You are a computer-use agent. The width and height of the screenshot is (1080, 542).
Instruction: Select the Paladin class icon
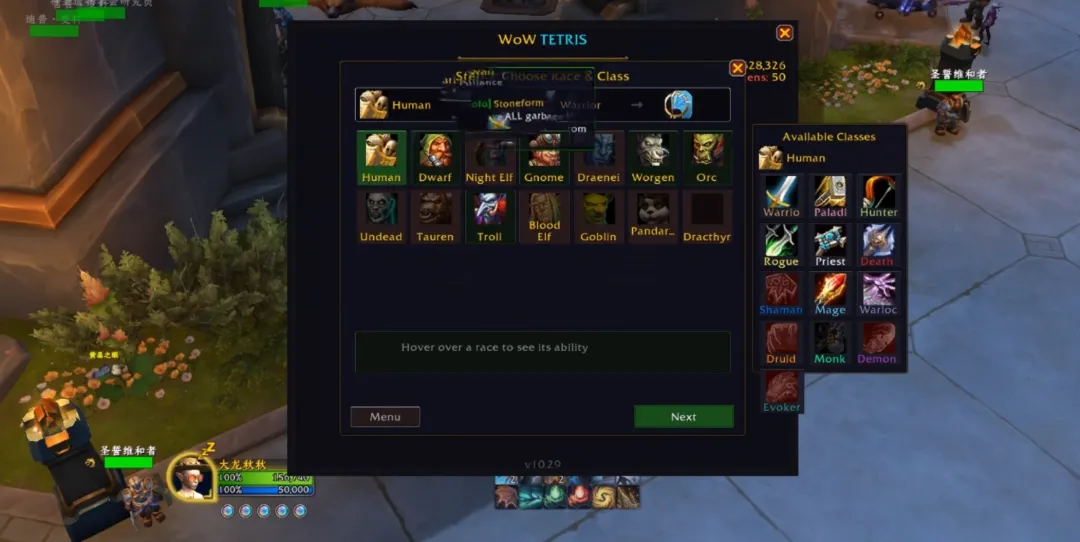(x=830, y=196)
